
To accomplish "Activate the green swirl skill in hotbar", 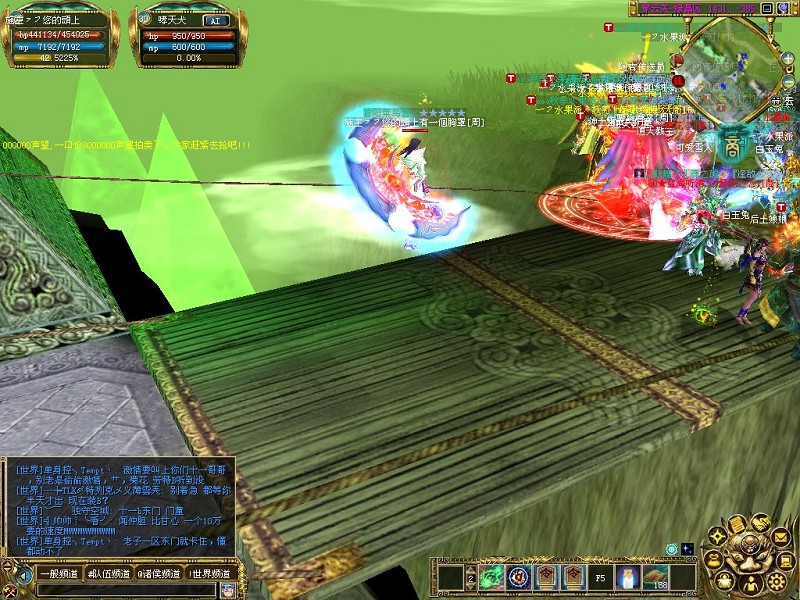I will [492, 577].
